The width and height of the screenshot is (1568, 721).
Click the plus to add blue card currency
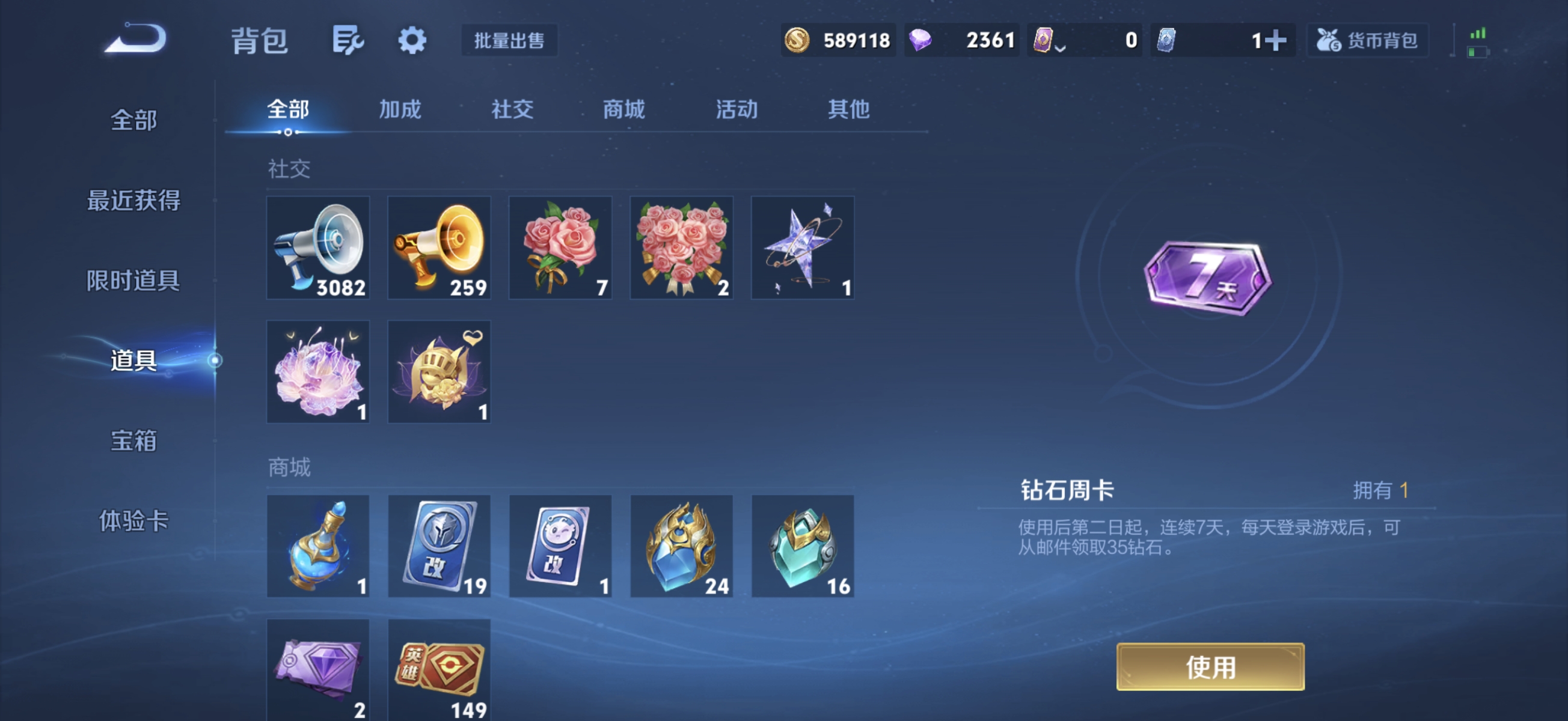pos(1278,40)
